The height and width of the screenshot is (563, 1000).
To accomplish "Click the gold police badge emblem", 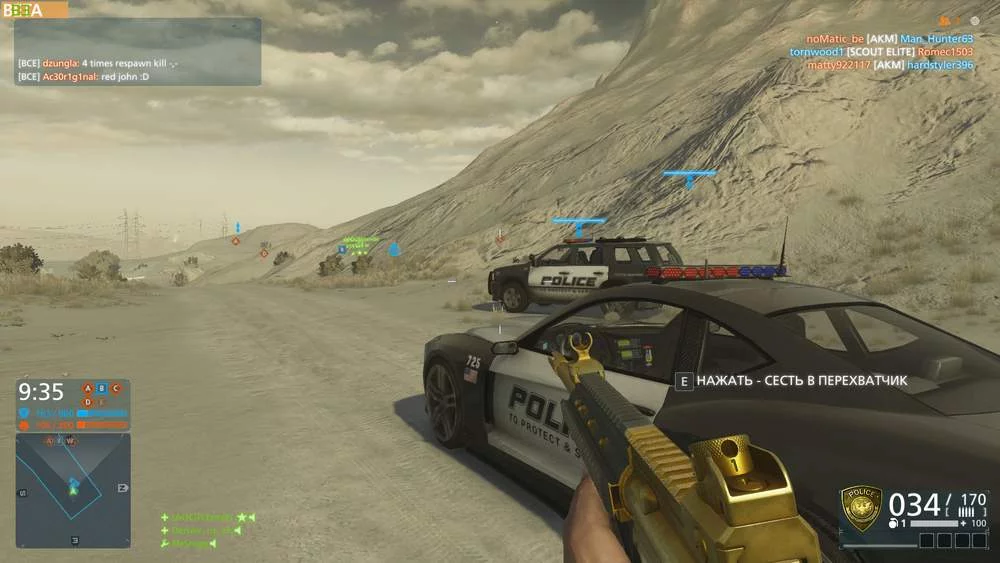I will pyautogui.click(x=861, y=508).
